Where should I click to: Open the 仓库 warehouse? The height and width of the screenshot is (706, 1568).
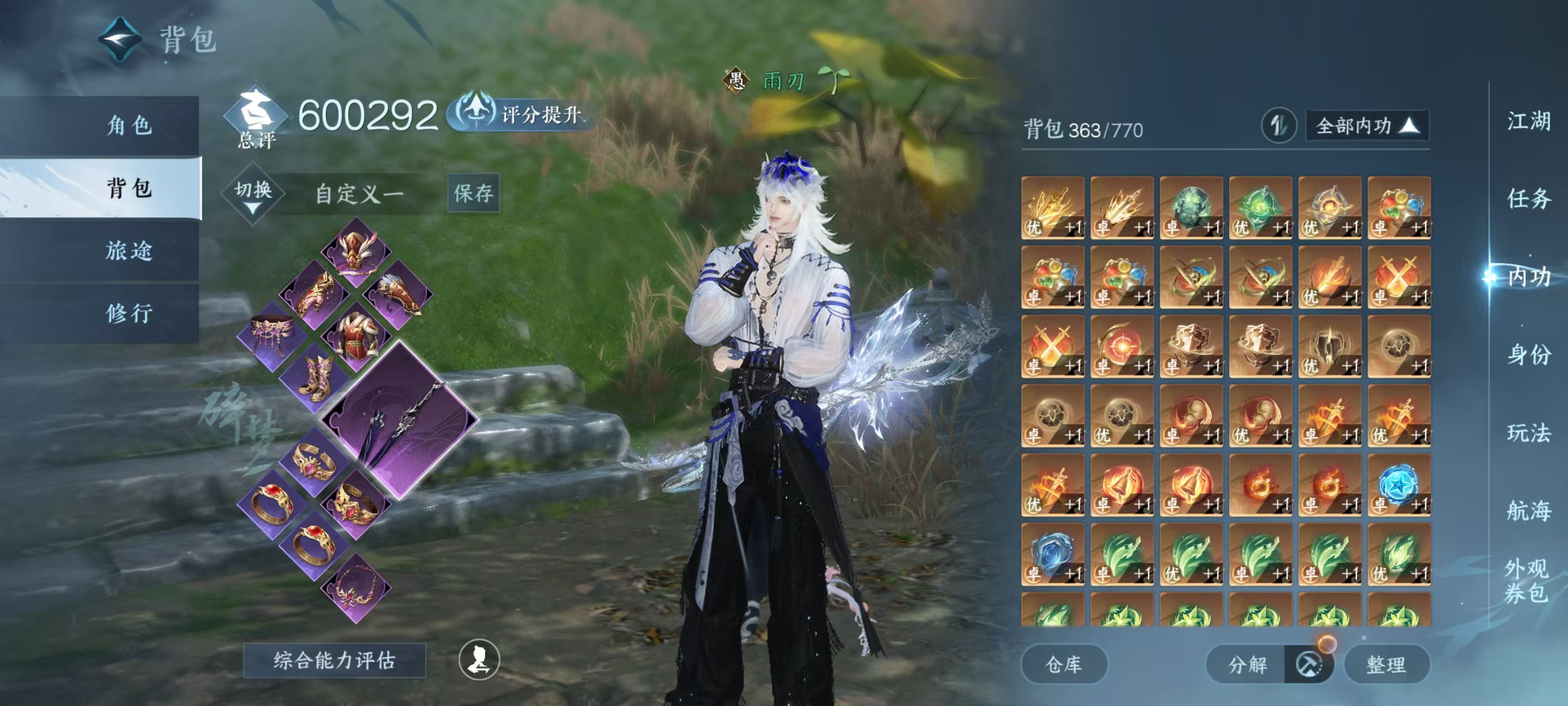pyautogui.click(x=1063, y=664)
